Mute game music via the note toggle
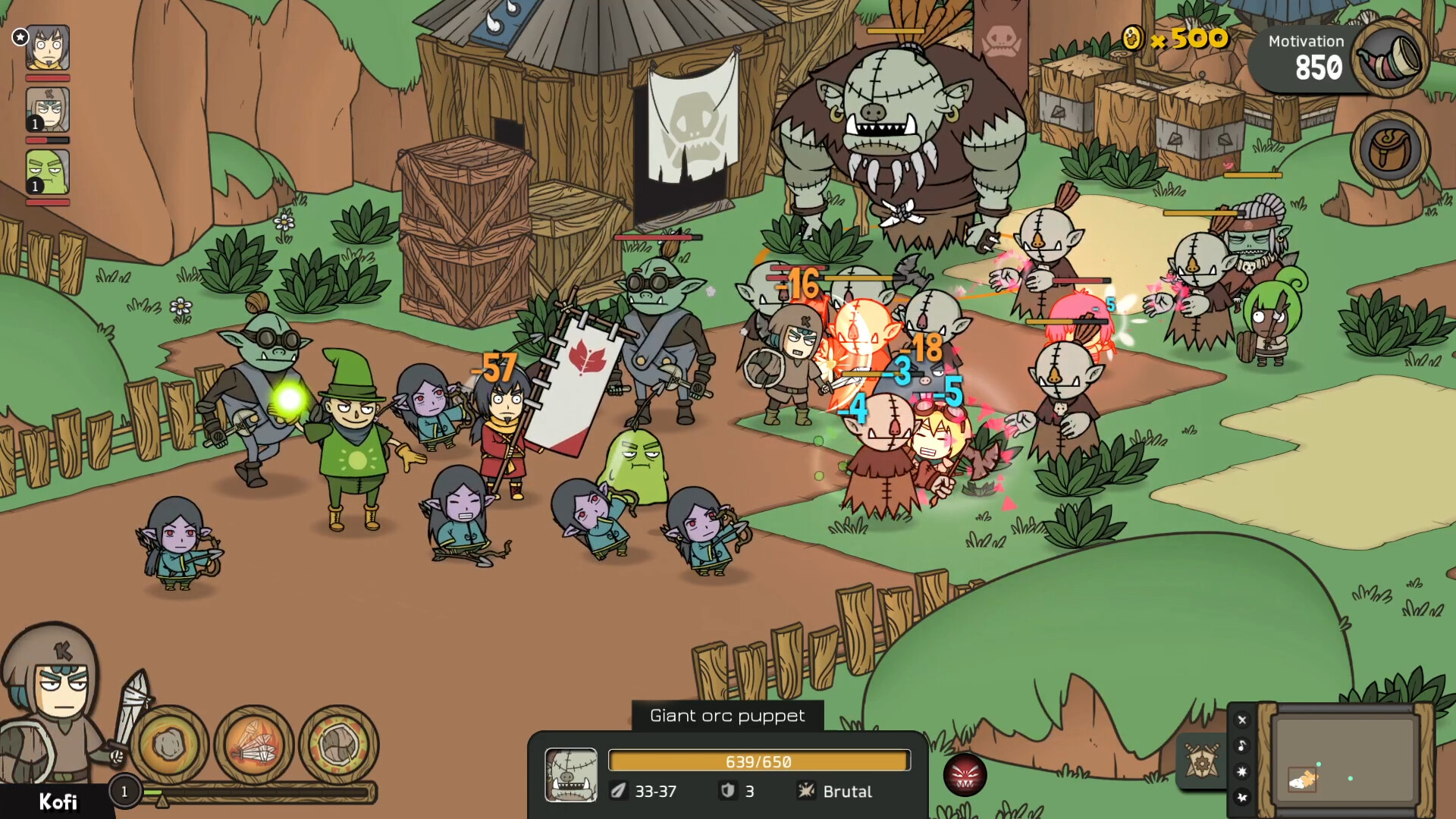 1241,745
